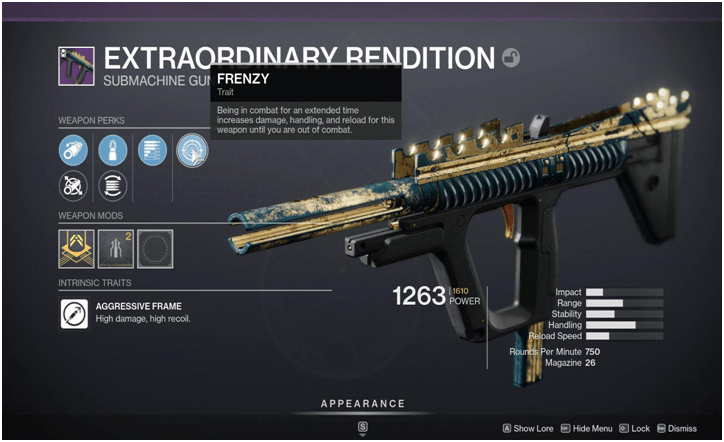Open the weapon mod slot marked with 2

pyautogui.click(x=115, y=248)
